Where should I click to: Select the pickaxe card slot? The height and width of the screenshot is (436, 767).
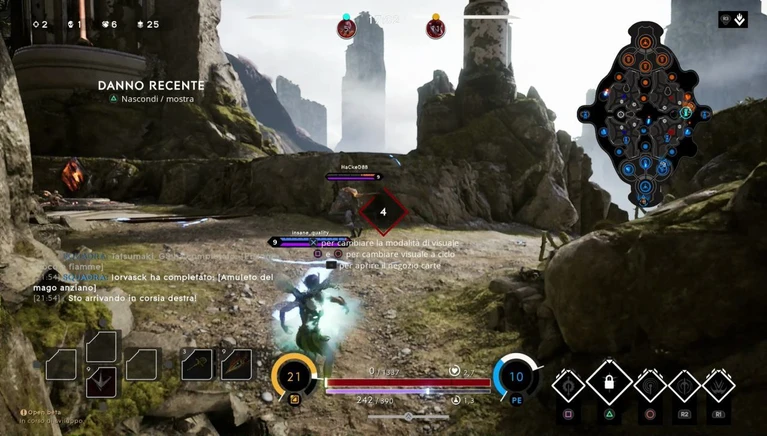pos(197,364)
